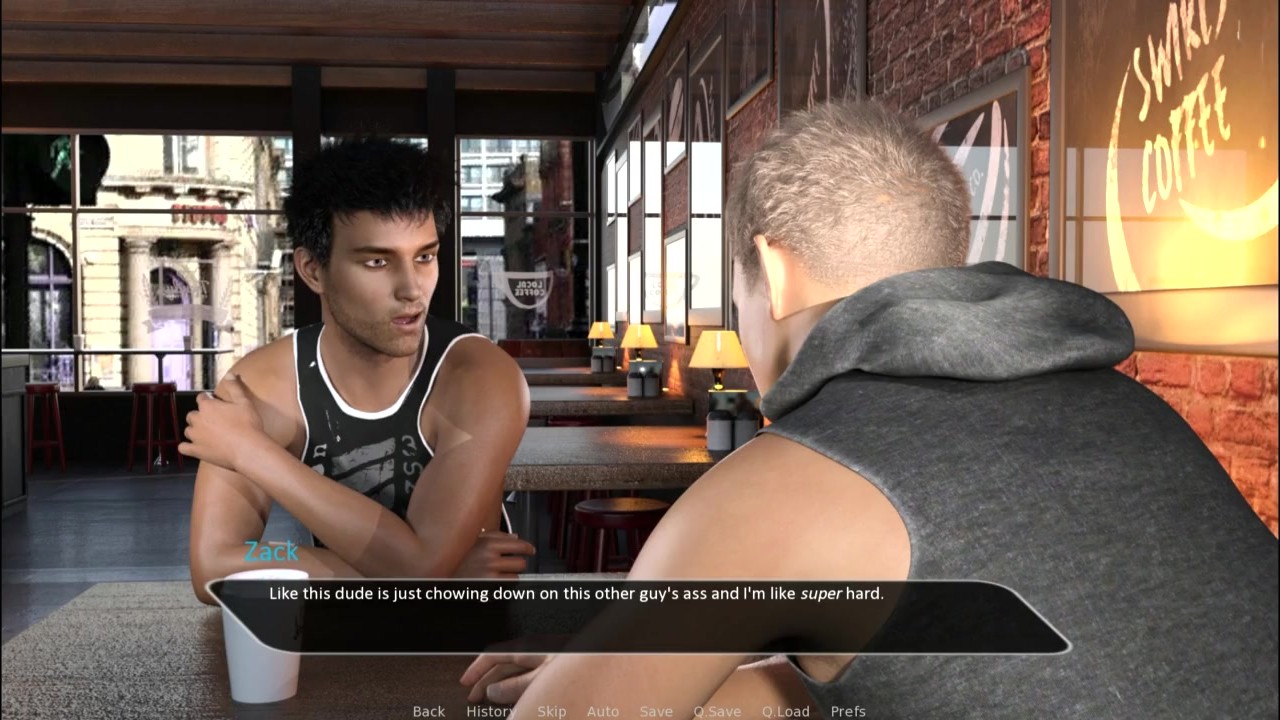Viewport: 1280px width, 720px height.
Task: Open the Prefs settings menu
Action: pos(848,711)
